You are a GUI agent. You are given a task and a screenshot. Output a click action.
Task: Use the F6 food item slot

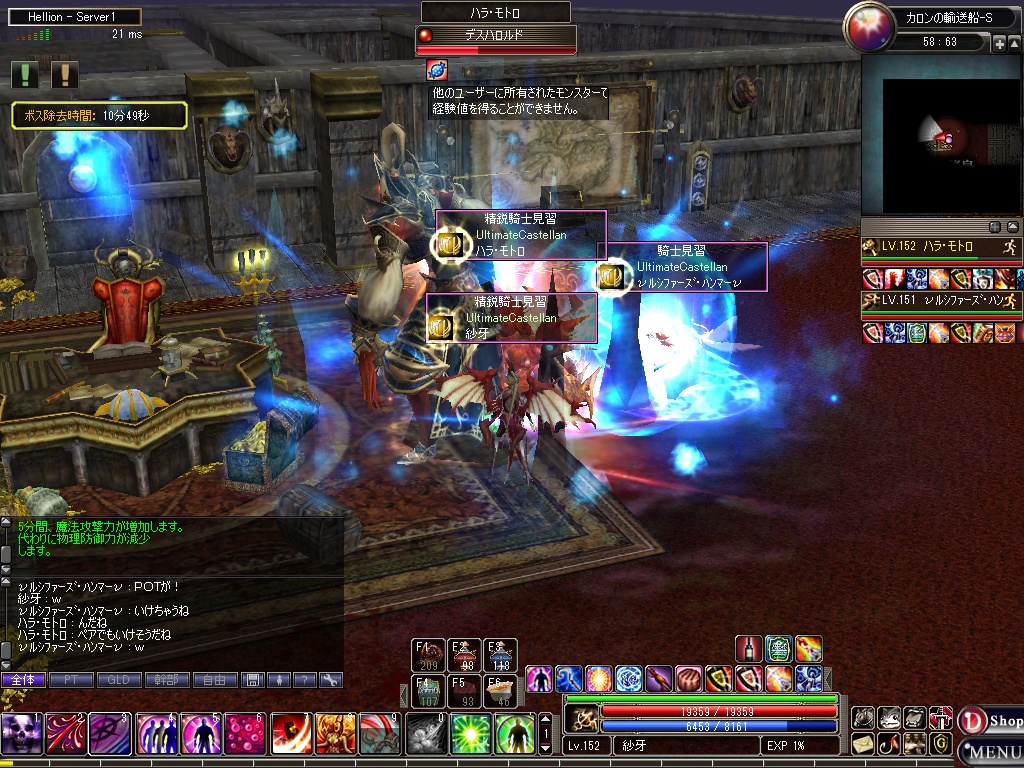pyautogui.click(x=501, y=691)
